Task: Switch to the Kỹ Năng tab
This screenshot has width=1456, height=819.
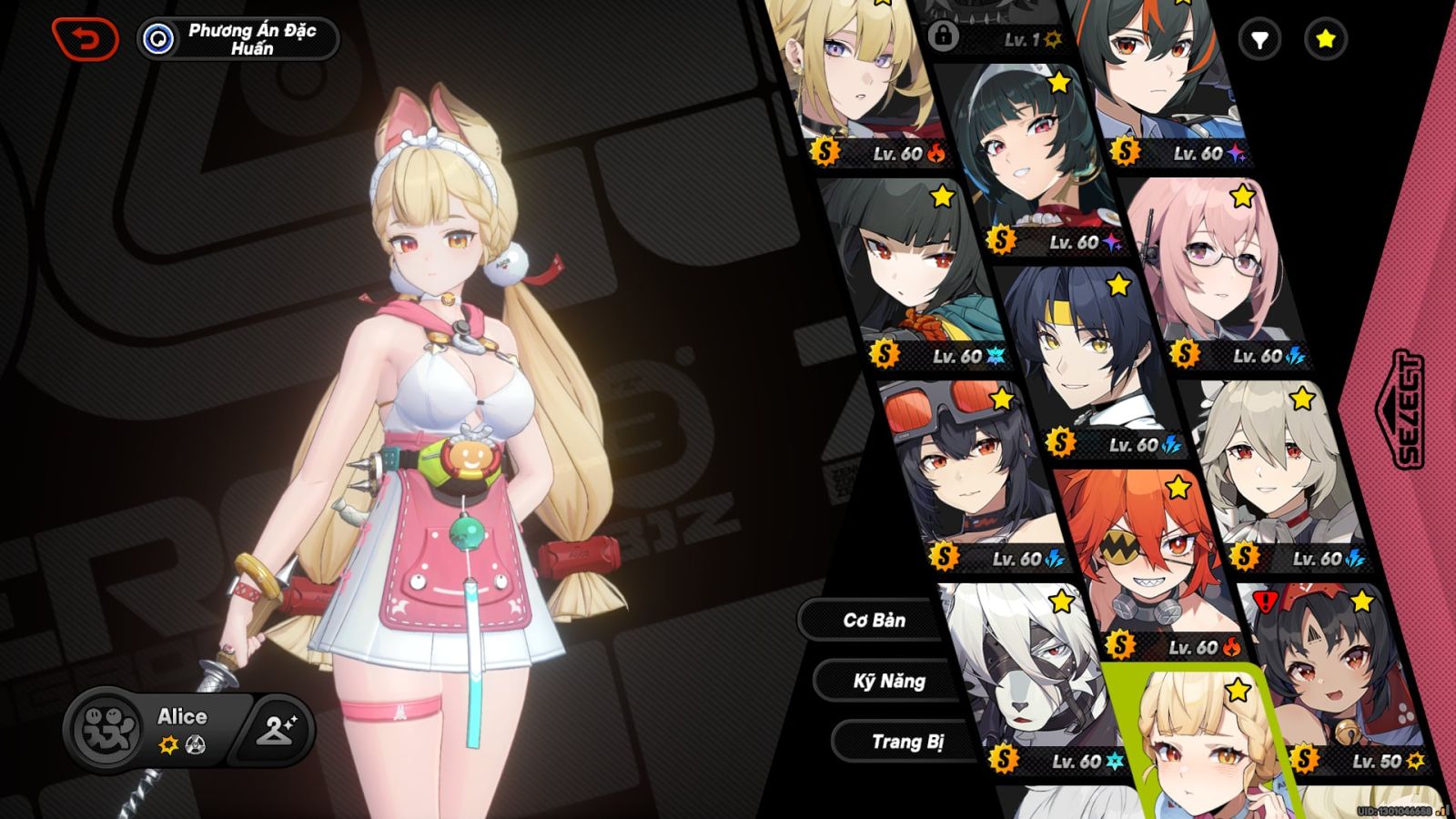Action: [889, 681]
